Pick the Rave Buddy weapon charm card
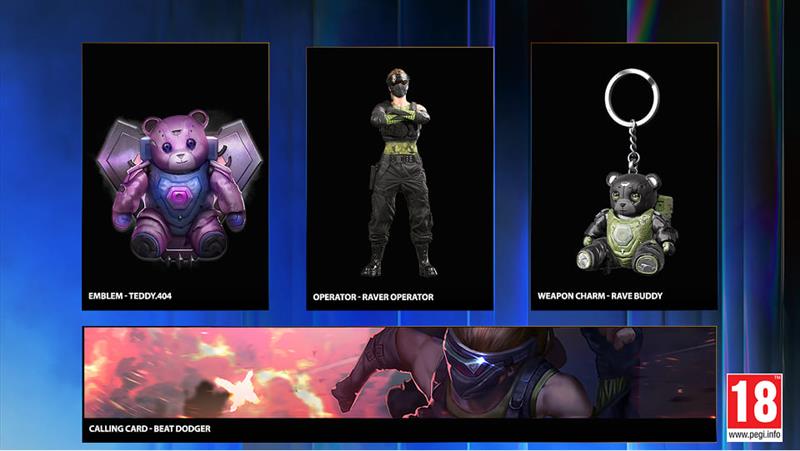Viewport: 800px width, 451px height. (x=624, y=177)
